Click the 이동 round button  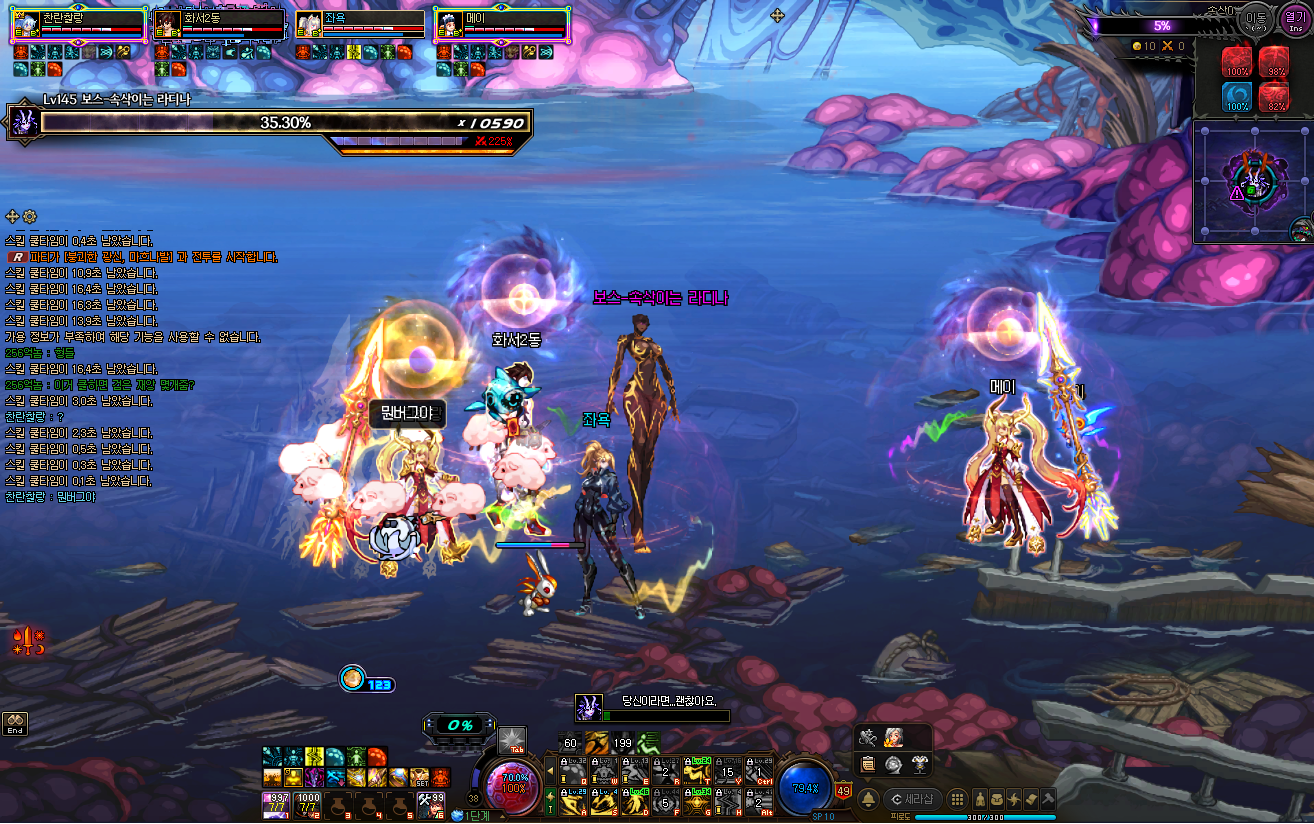pos(1256,19)
